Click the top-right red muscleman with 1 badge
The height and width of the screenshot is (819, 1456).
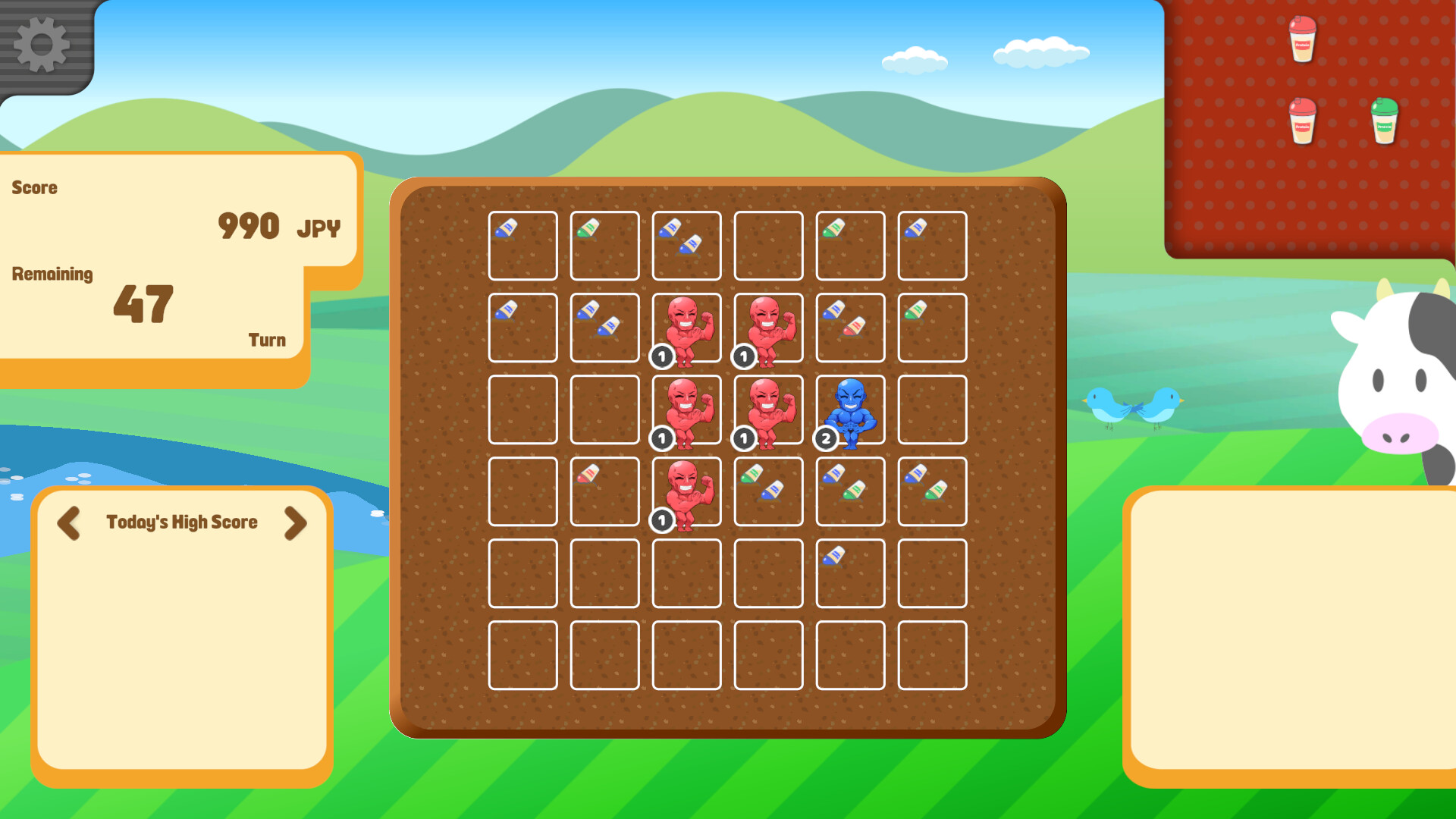coord(768,326)
